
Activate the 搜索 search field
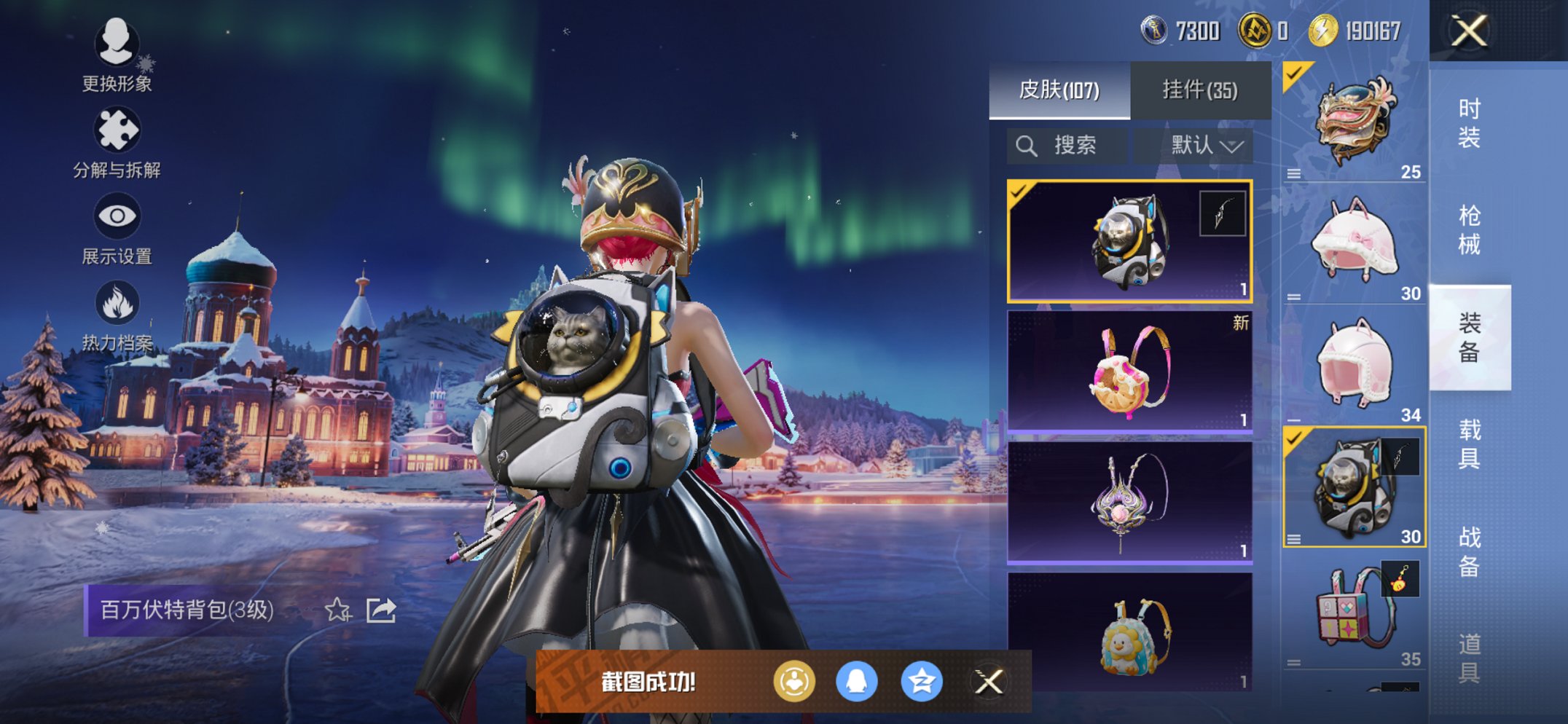pos(1067,145)
